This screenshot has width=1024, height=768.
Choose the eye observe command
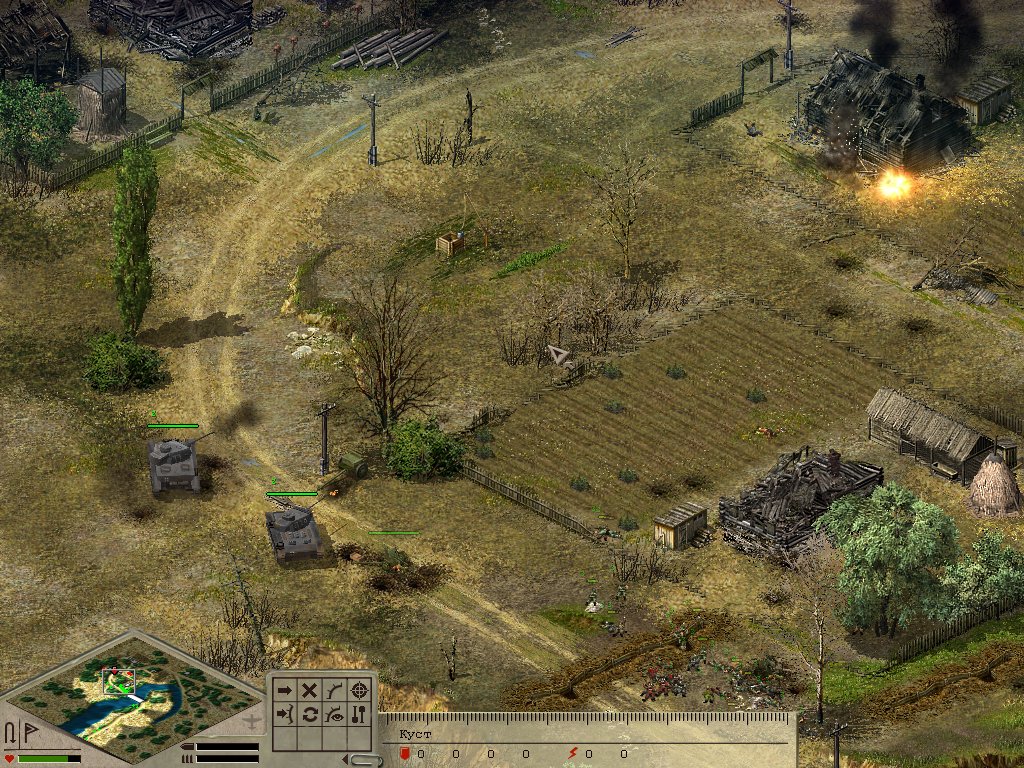tap(335, 715)
